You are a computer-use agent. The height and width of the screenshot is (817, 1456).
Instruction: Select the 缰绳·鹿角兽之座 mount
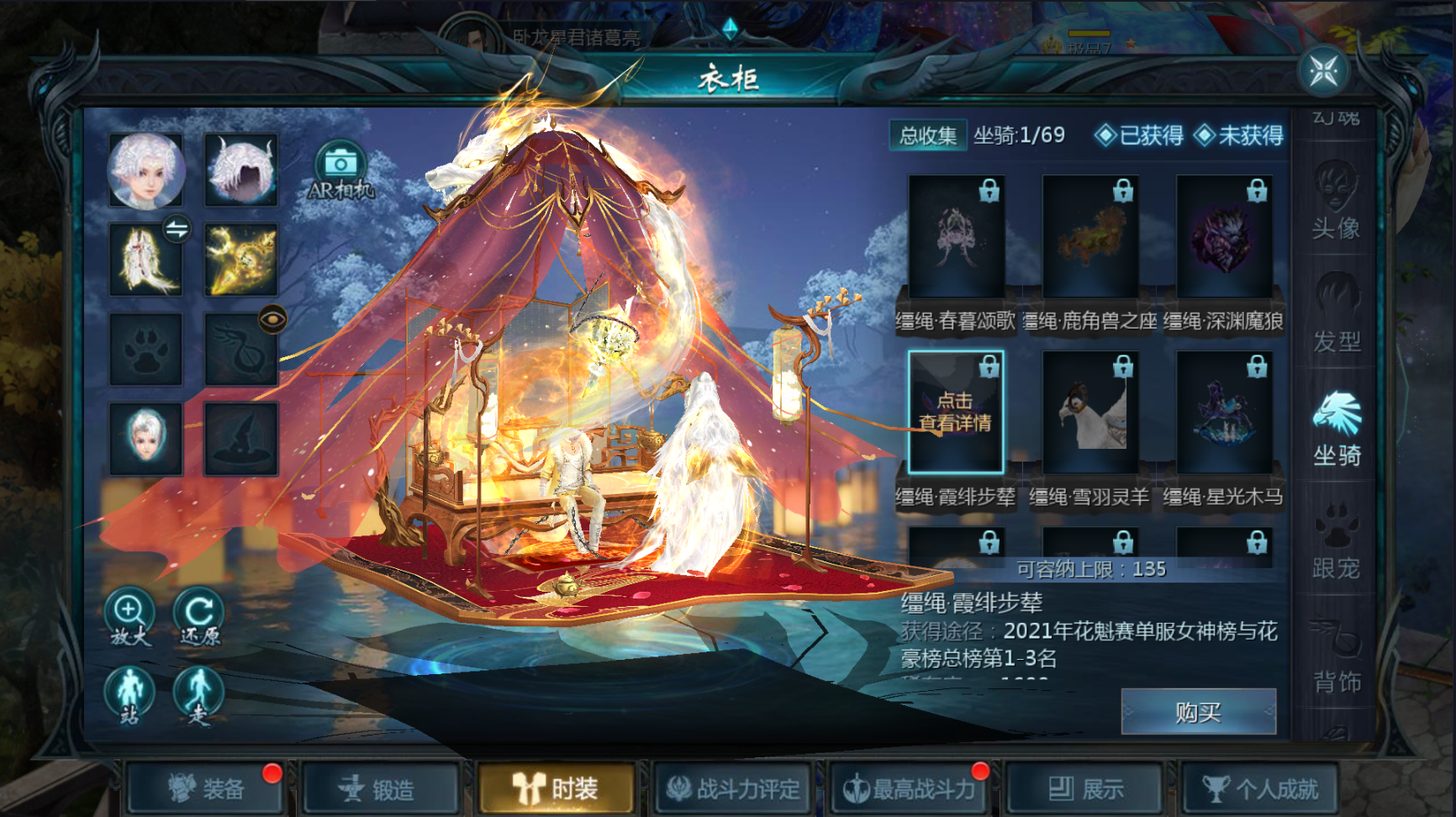pyautogui.click(x=1090, y=237)
